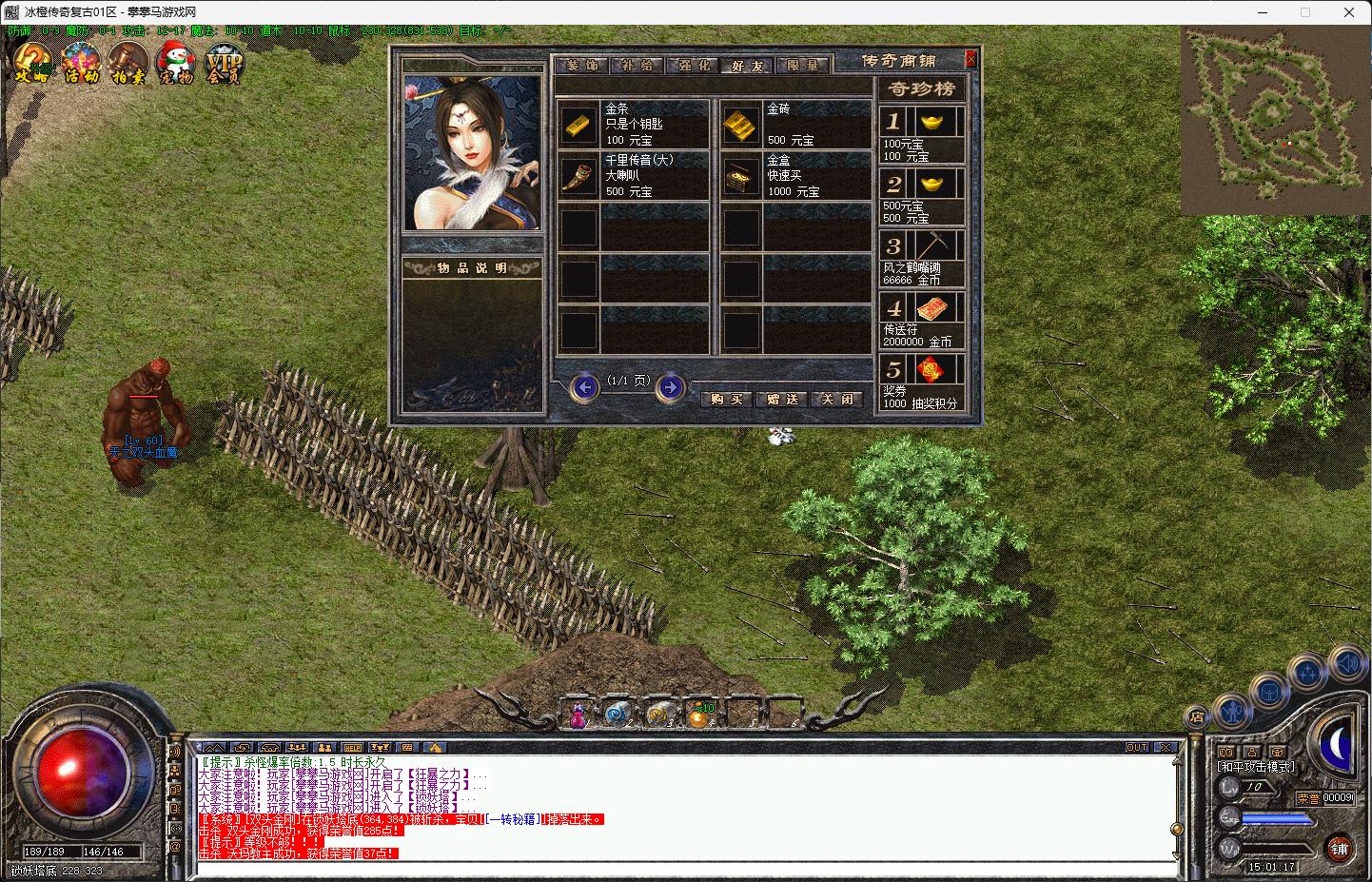Close the shop with the red X
Image resolution: width=1372 pixels, height=882 pixels.
[970, 60]
